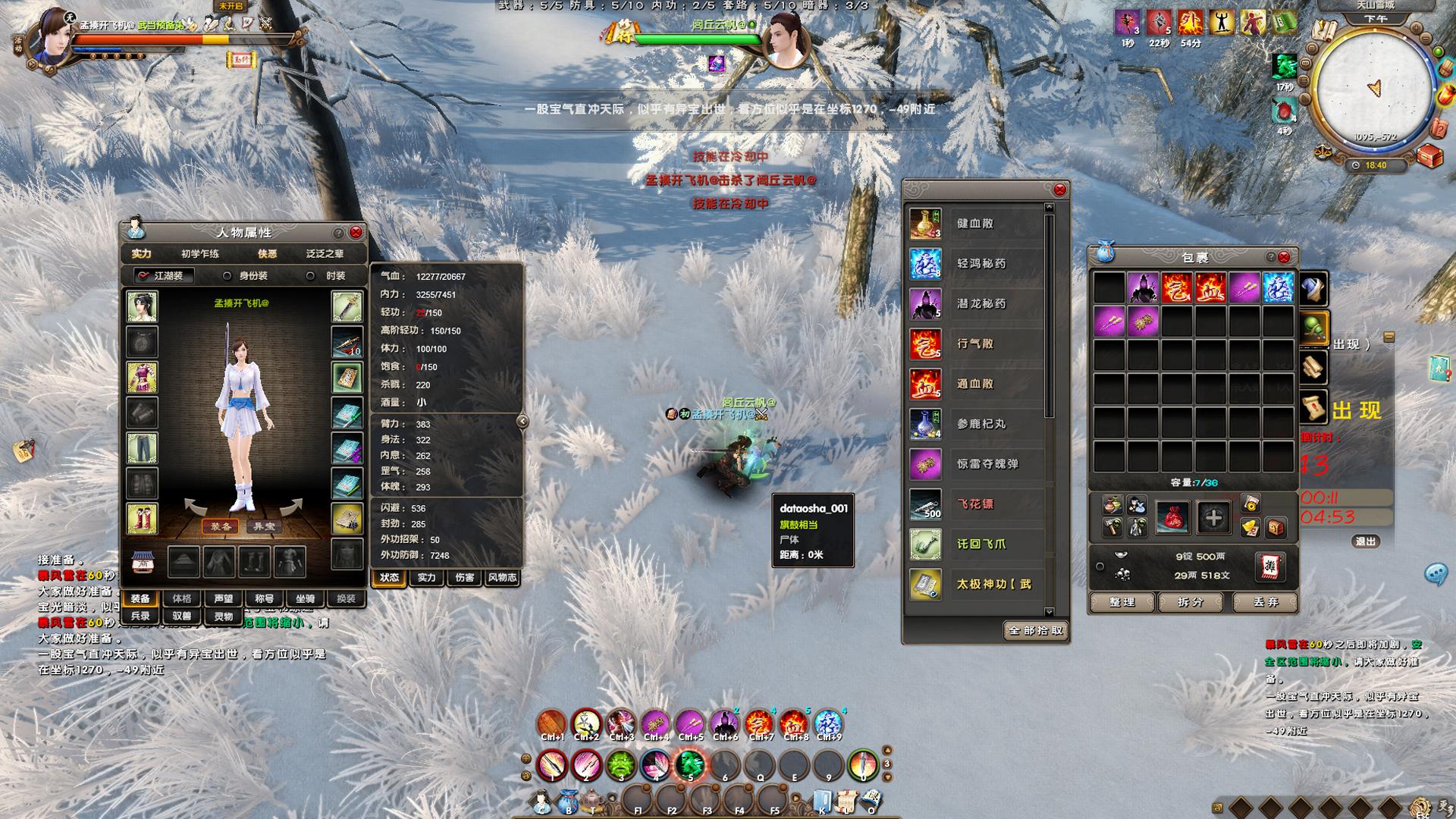Show the 伤害 damage stats tab

point(464,578)
